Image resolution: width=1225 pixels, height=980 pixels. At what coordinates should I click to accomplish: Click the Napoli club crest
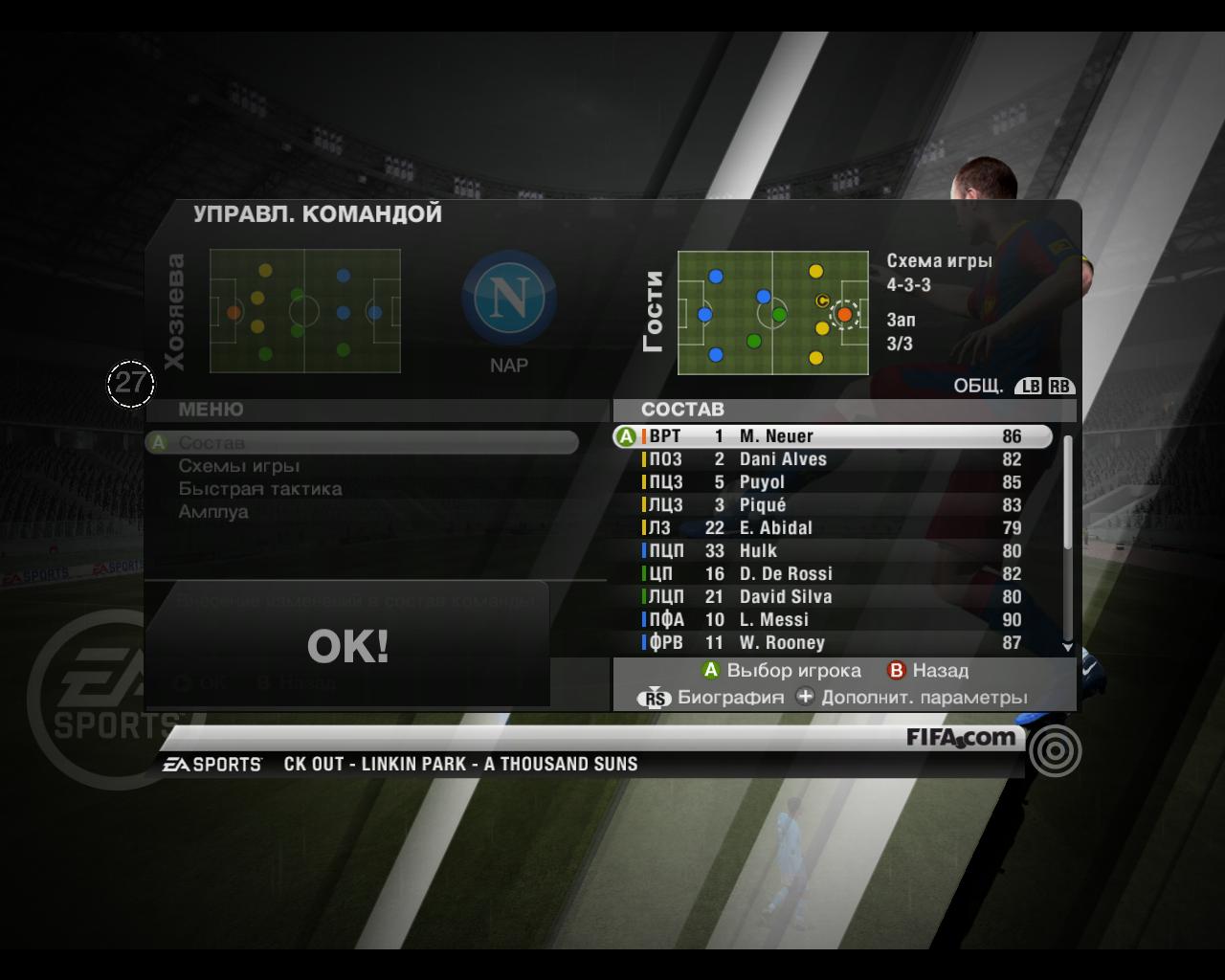point(509,298)
